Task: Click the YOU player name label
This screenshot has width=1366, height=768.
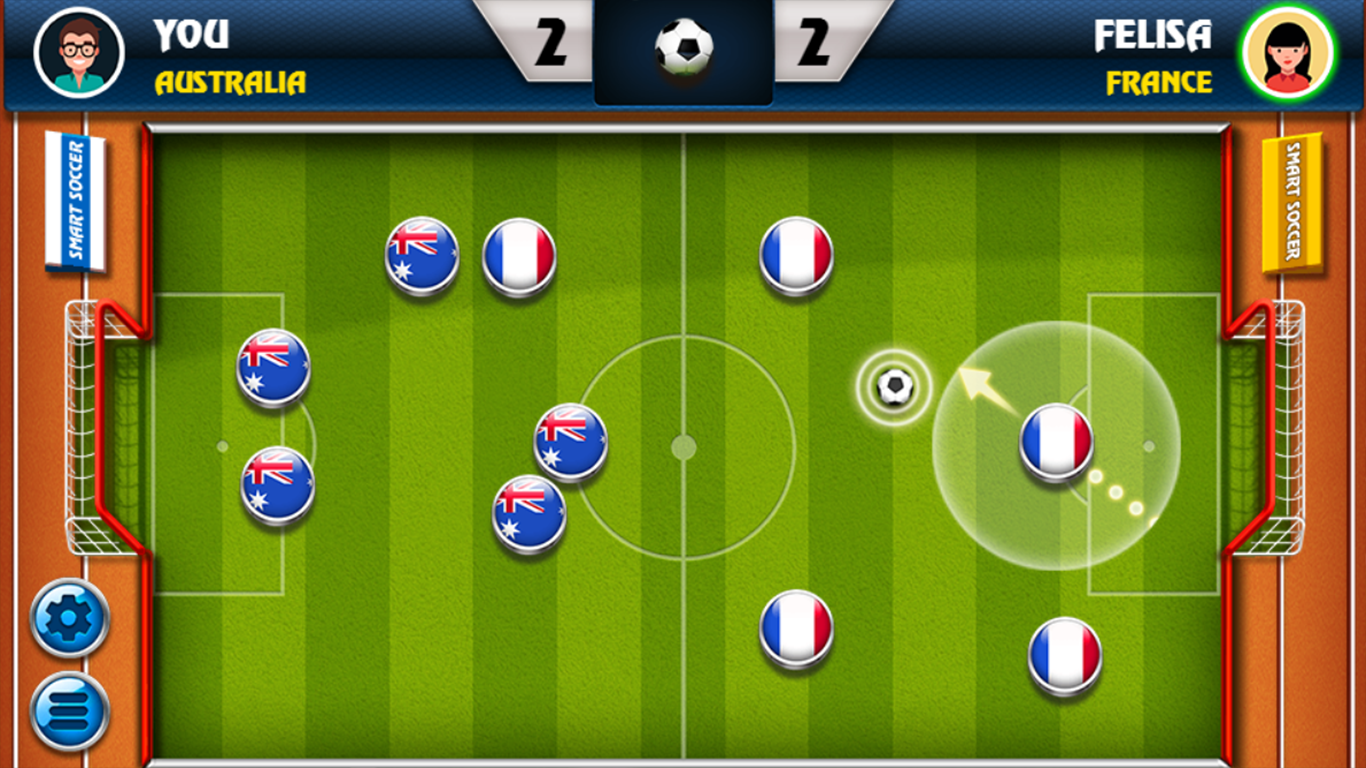Action: 190,35
